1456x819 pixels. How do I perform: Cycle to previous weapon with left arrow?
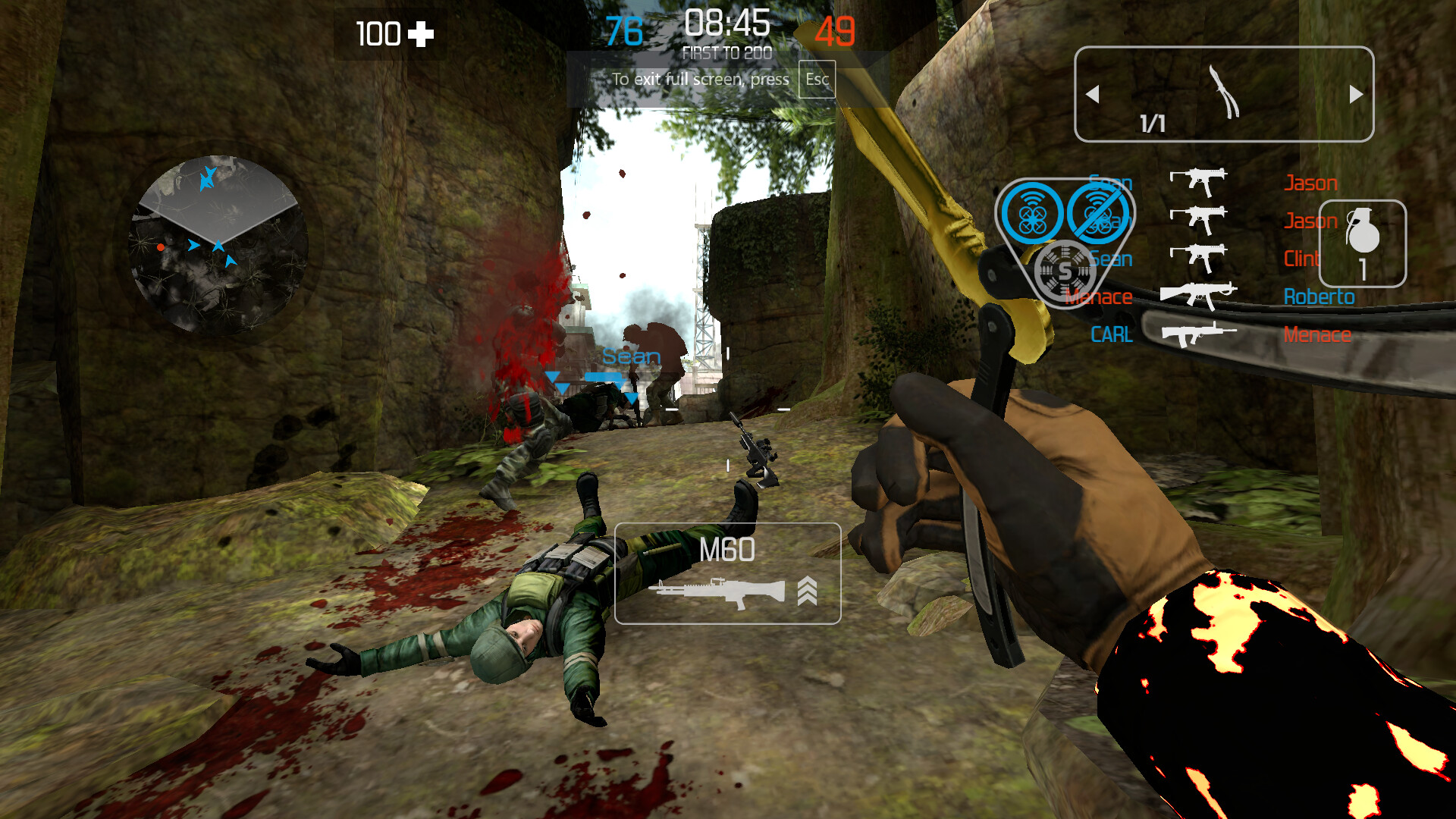tap(1094, 93)
